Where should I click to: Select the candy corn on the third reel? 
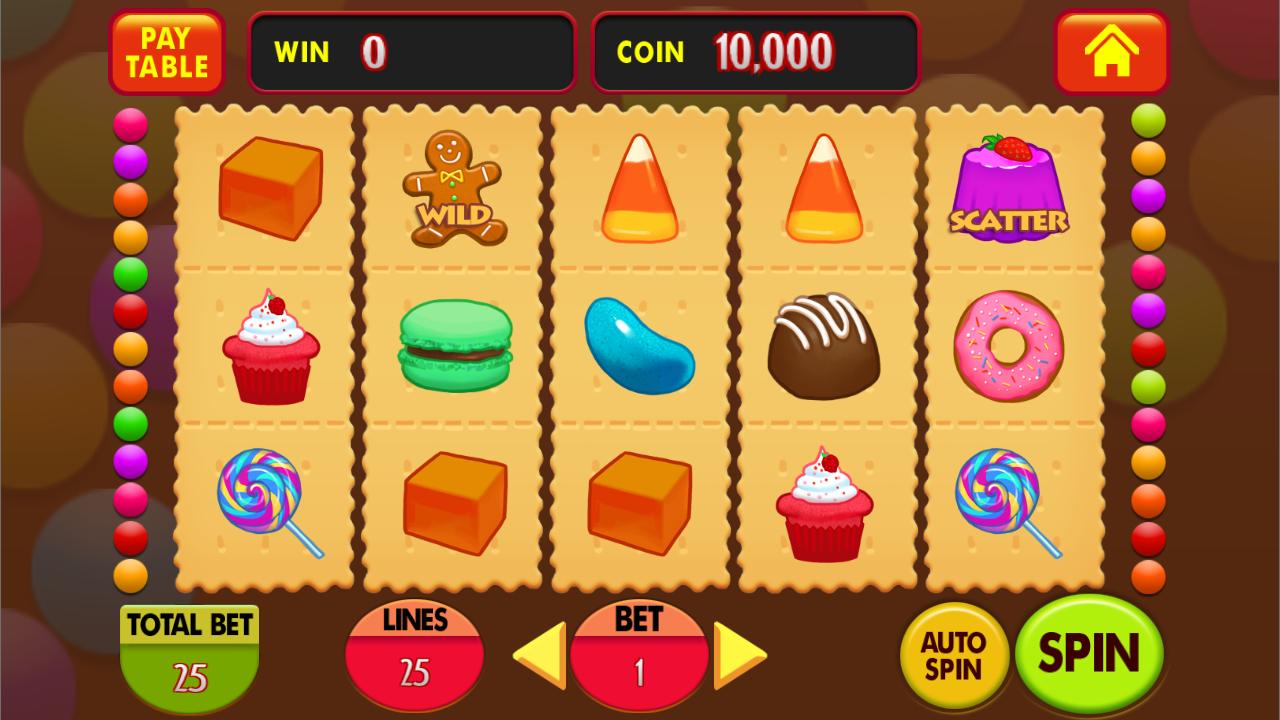[x=639, y=190]
